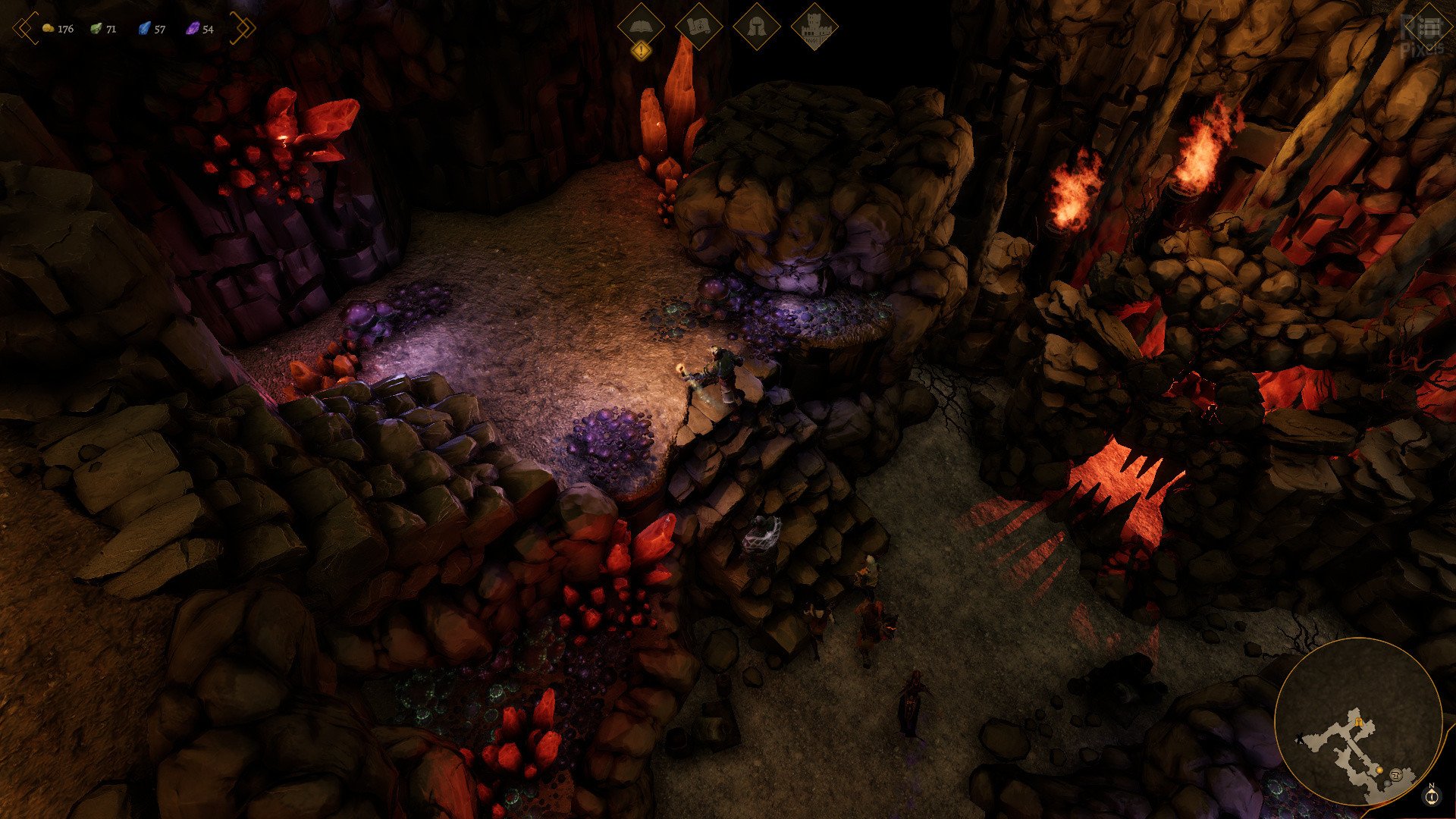Click the circular cave minimap
The width and height of the screenshot is (1456, 819).
[1357, 721]
